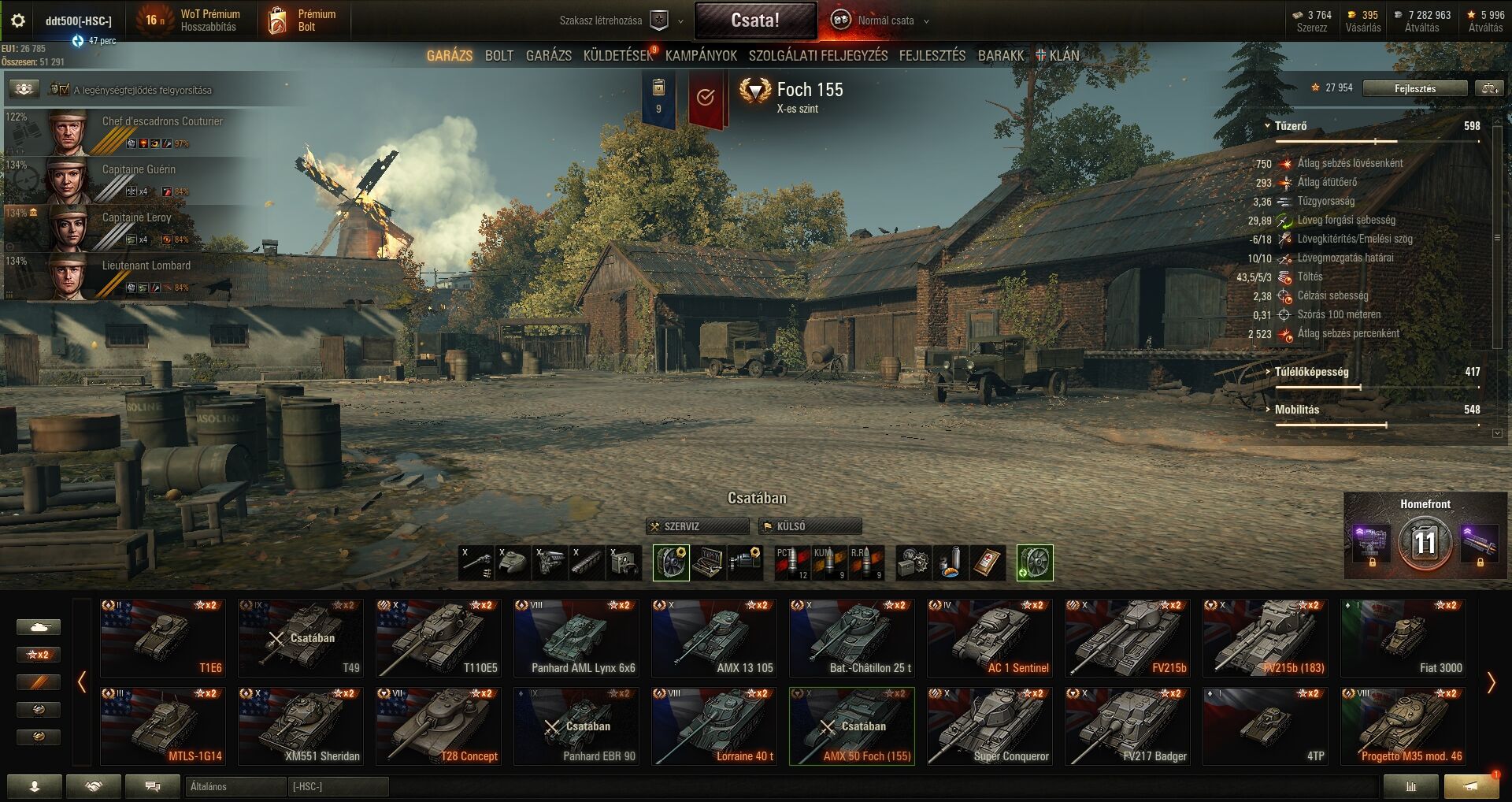Open the BARAKK barracks tab
Viewport: 1512px width, 802px height.
point(1000,56)
